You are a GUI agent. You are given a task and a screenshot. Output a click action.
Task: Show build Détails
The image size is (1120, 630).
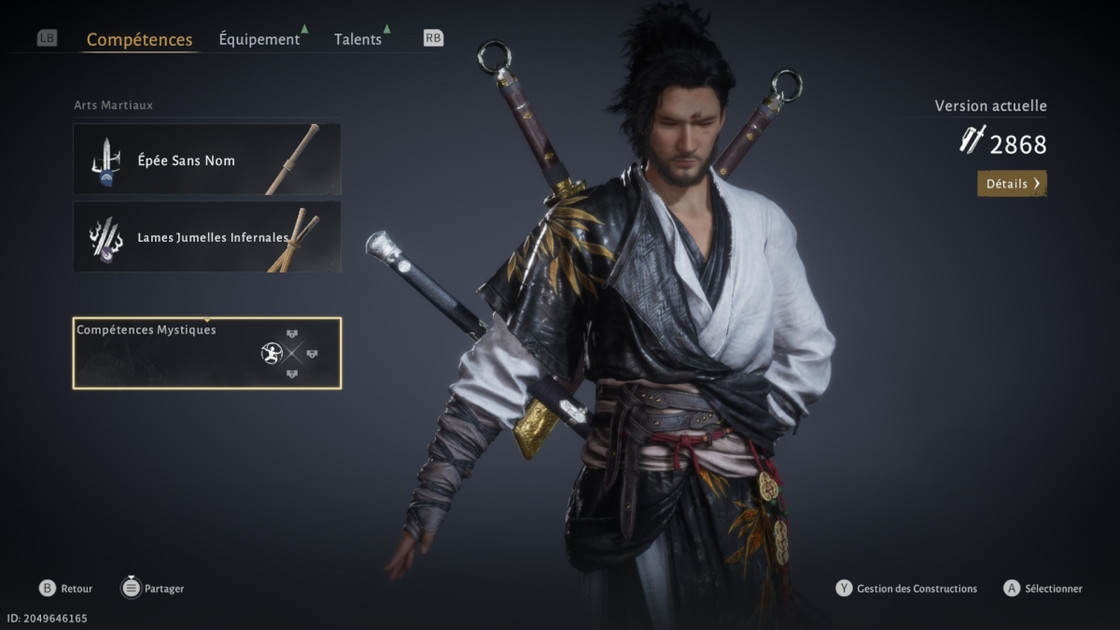coord(1012,184)
